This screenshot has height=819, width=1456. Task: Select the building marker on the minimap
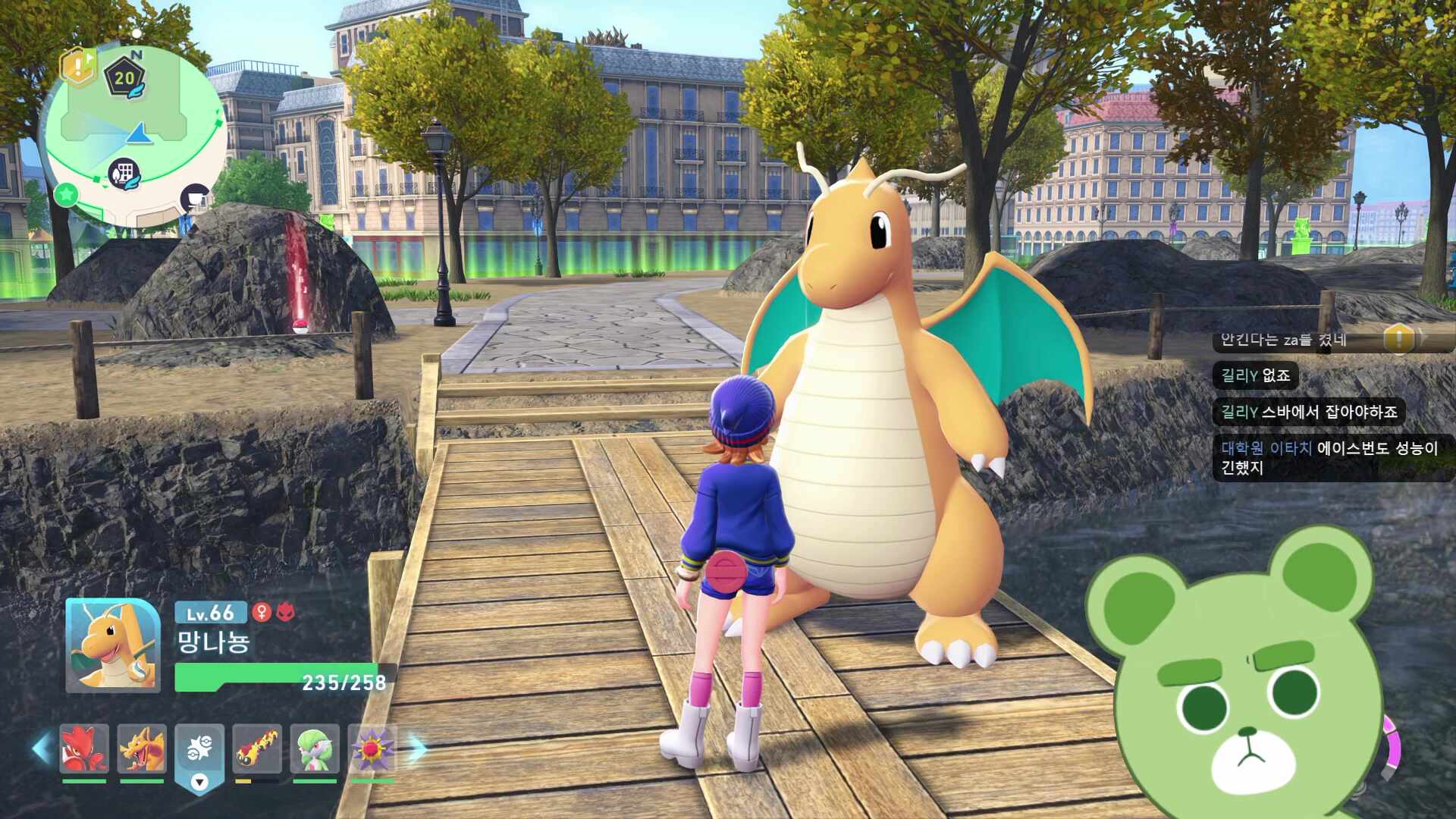[x=124, y=174]
